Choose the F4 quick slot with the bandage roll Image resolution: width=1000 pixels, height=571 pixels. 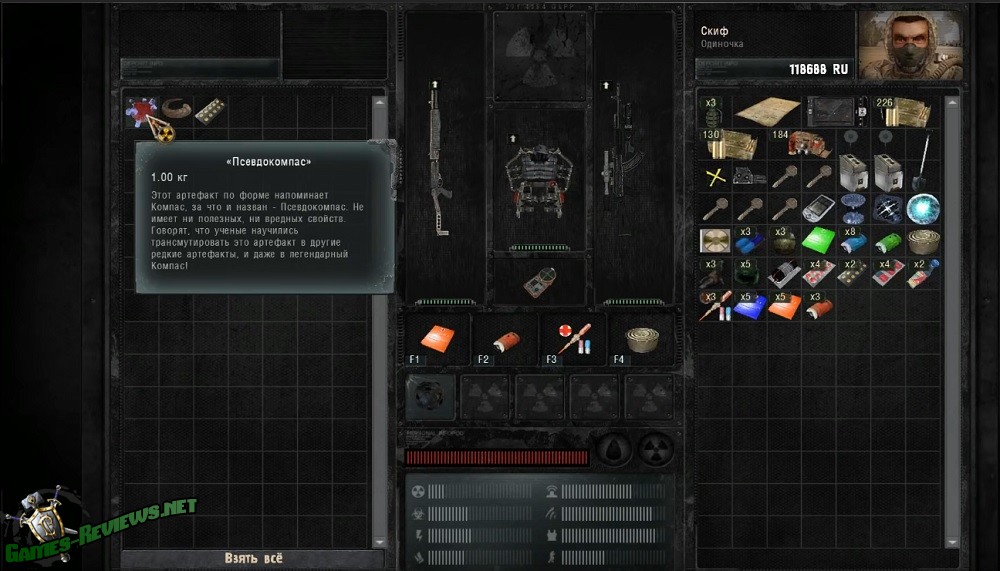[x=642, y=339]
